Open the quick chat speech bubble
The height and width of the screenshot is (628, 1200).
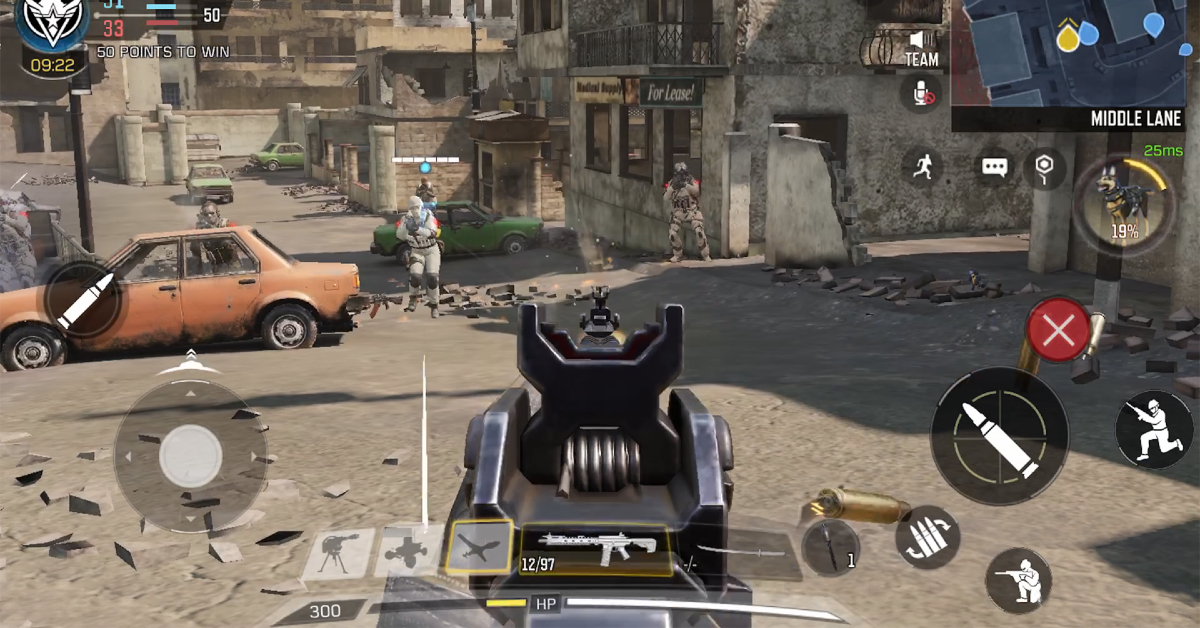994,166
